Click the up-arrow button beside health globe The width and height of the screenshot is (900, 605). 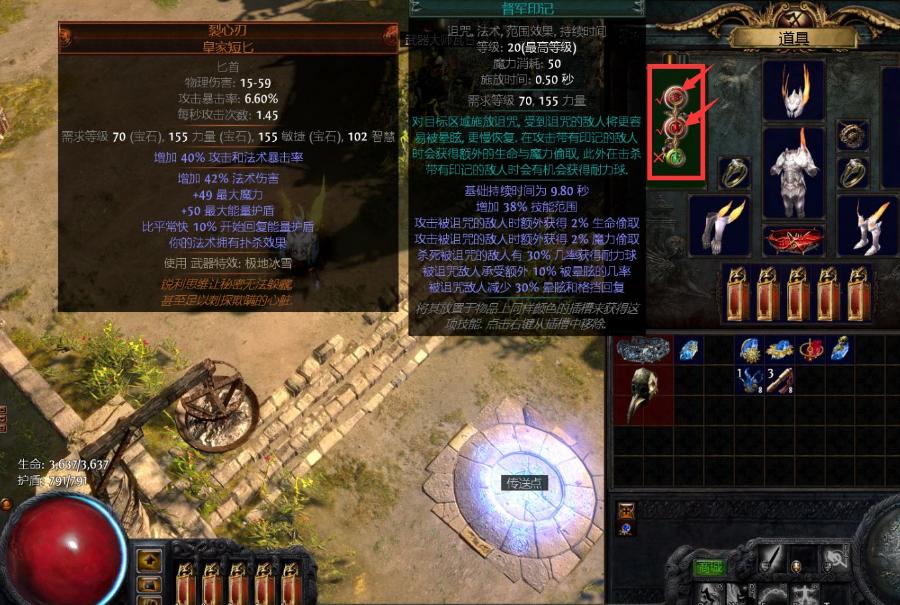[x=148, y=560]
